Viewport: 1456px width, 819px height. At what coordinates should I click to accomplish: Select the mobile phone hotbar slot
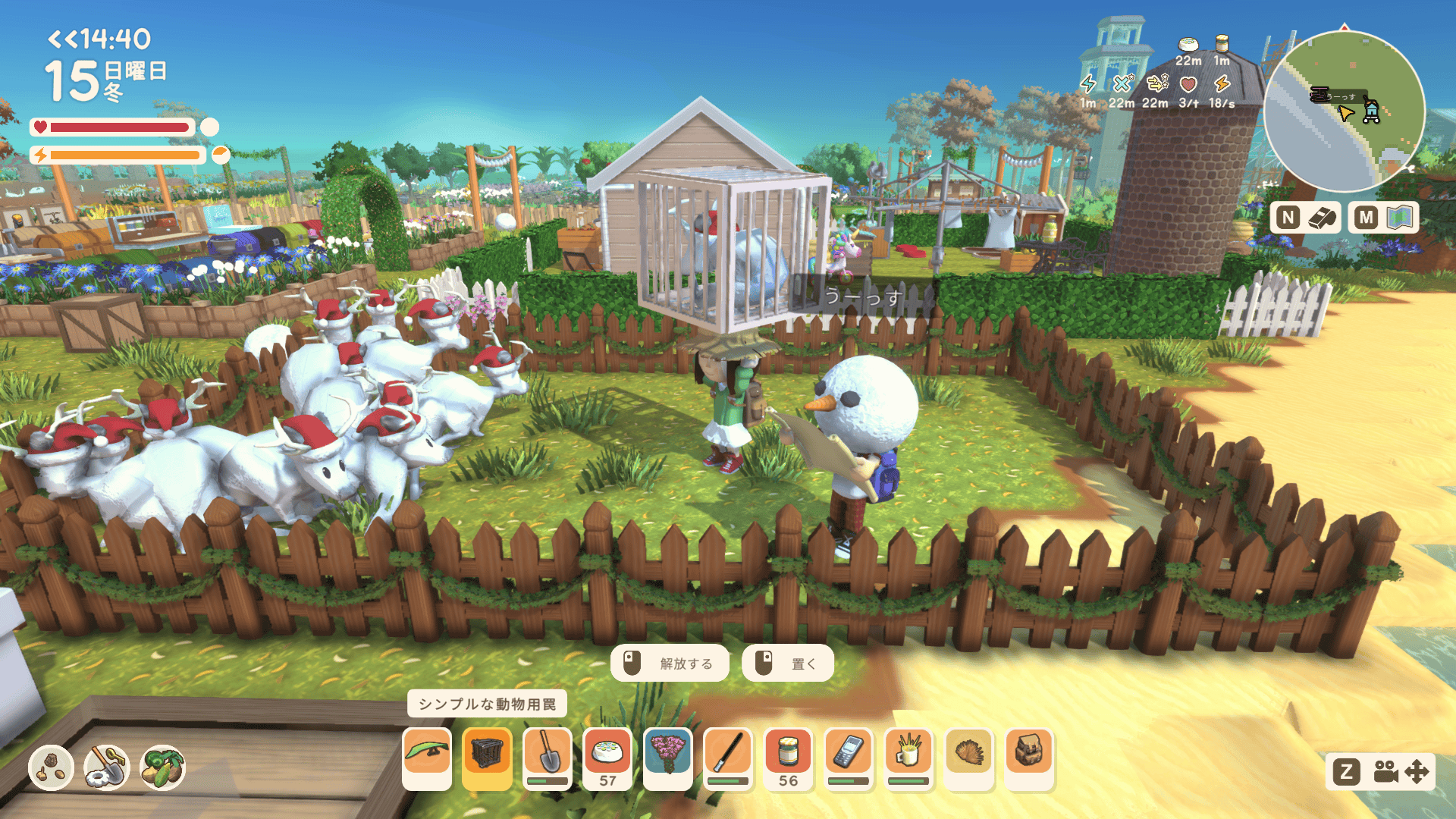pos(848,758)
